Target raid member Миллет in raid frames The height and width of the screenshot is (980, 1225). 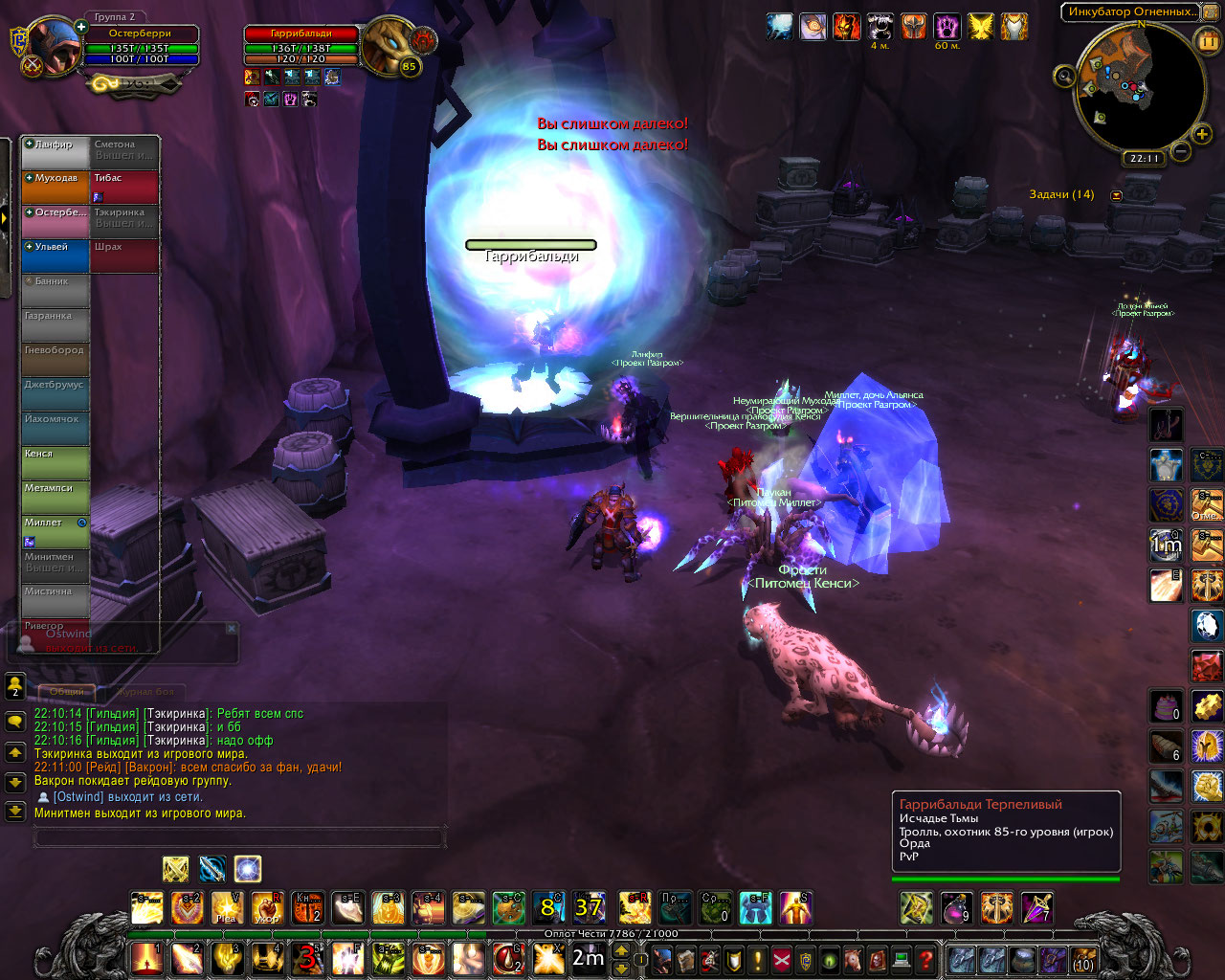coord(56,531)
